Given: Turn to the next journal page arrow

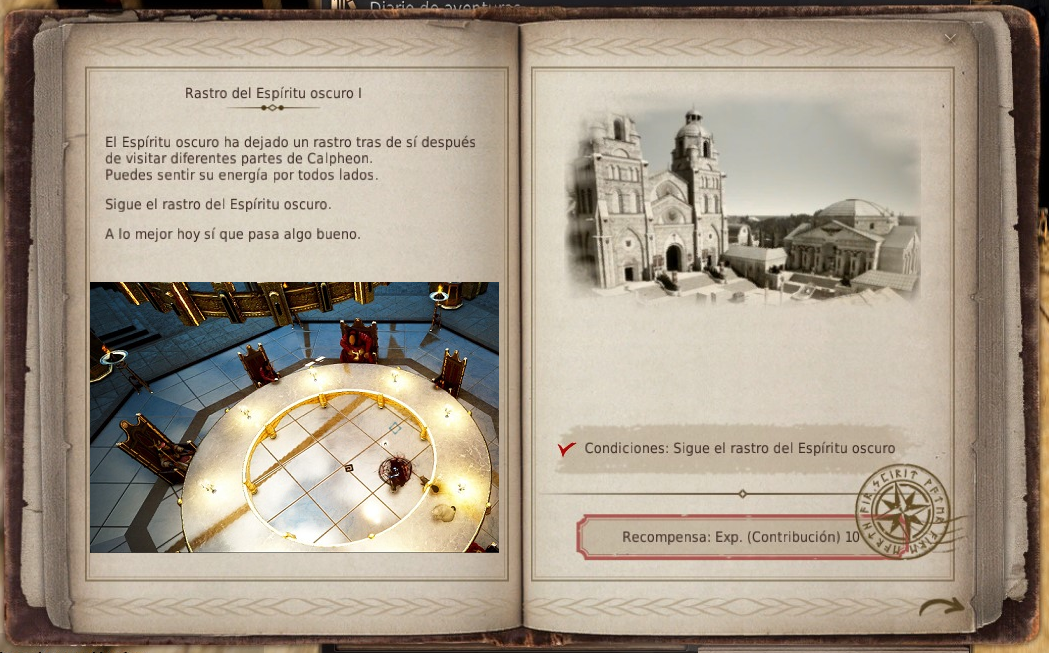Looking at the screenshot, I should coord(942,605).
